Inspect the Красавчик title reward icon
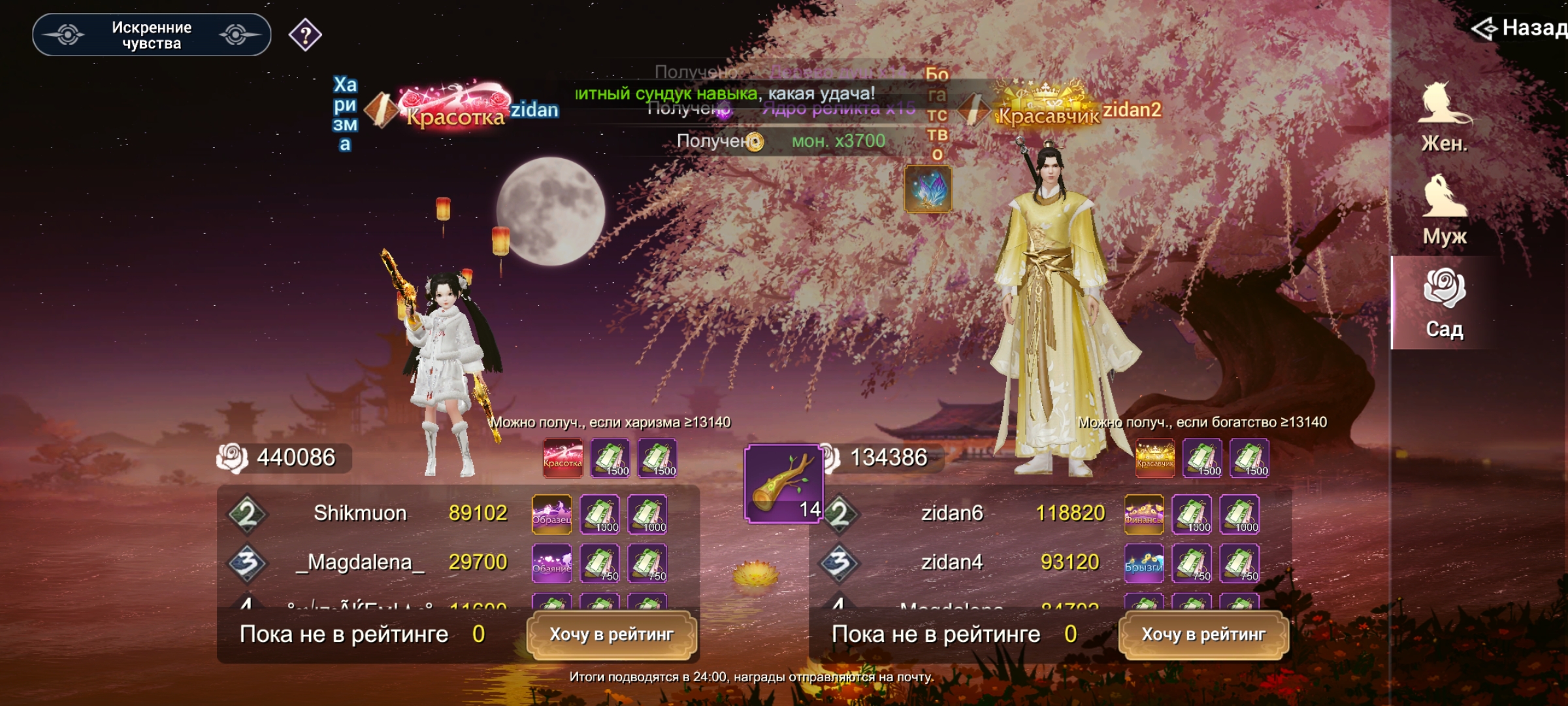This screenshot has width=1568, height=706. click(1155, 458)
